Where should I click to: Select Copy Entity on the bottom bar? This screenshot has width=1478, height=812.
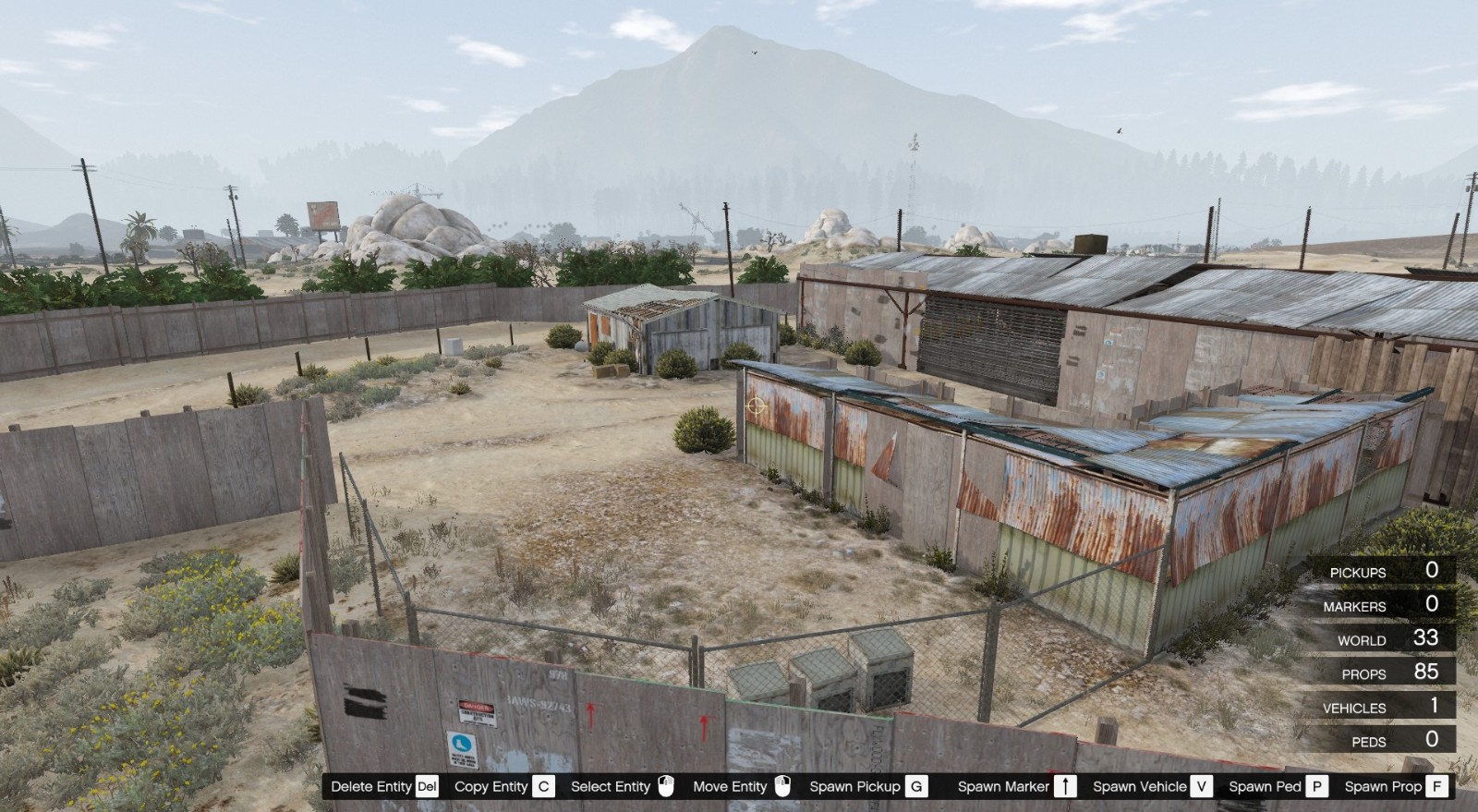[x=492, y=787]
